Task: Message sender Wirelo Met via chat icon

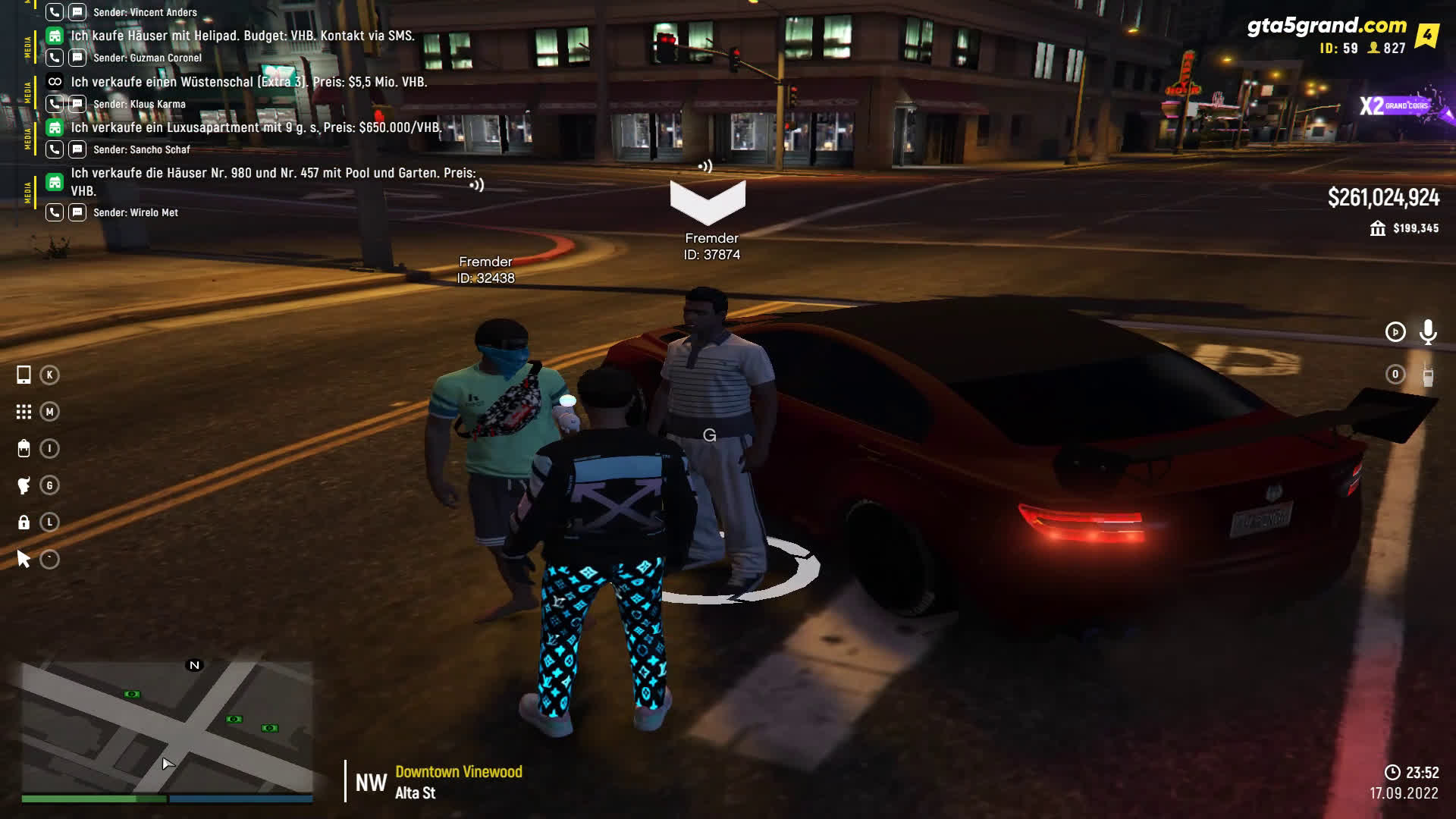Action: 77,212
